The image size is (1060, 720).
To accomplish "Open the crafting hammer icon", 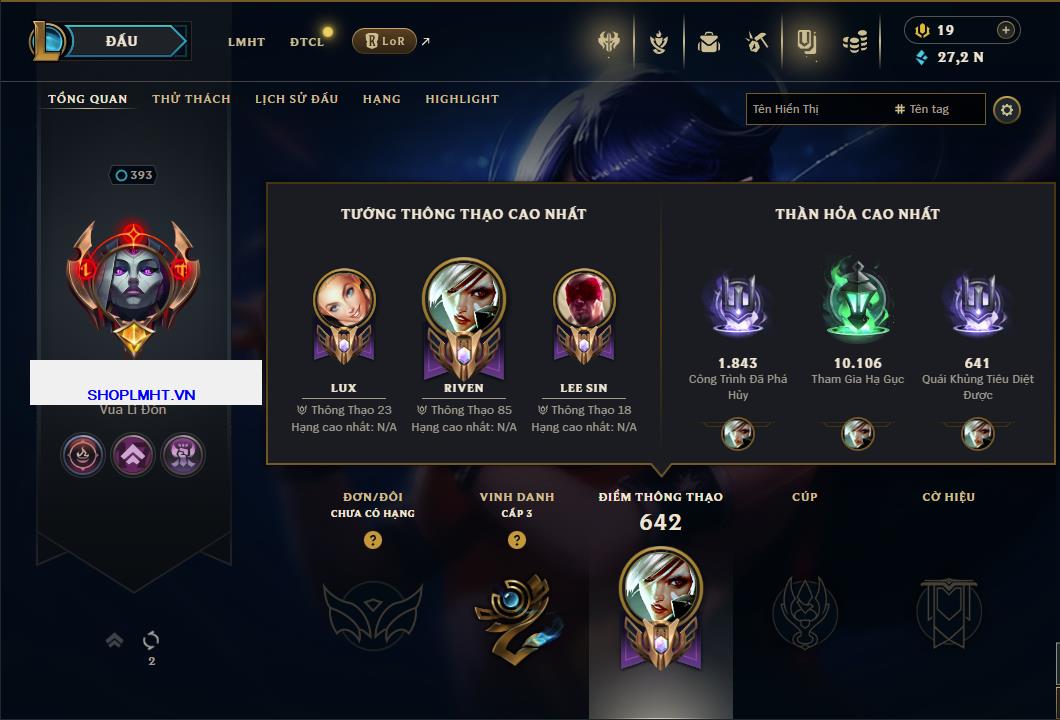I will tap(757, 42).
